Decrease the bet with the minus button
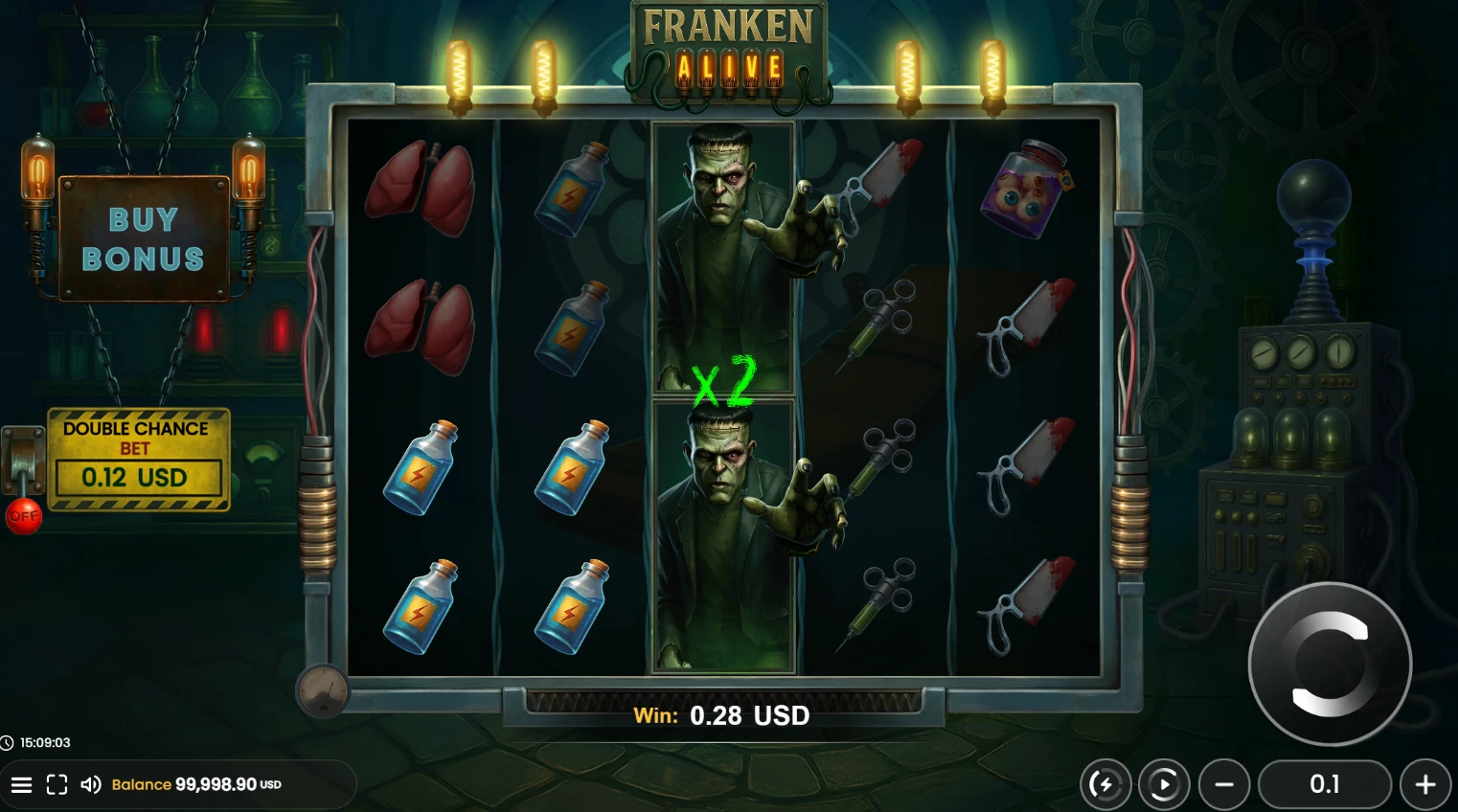Viewport: 1458px width, 812px height. [x=1224, y=785]
